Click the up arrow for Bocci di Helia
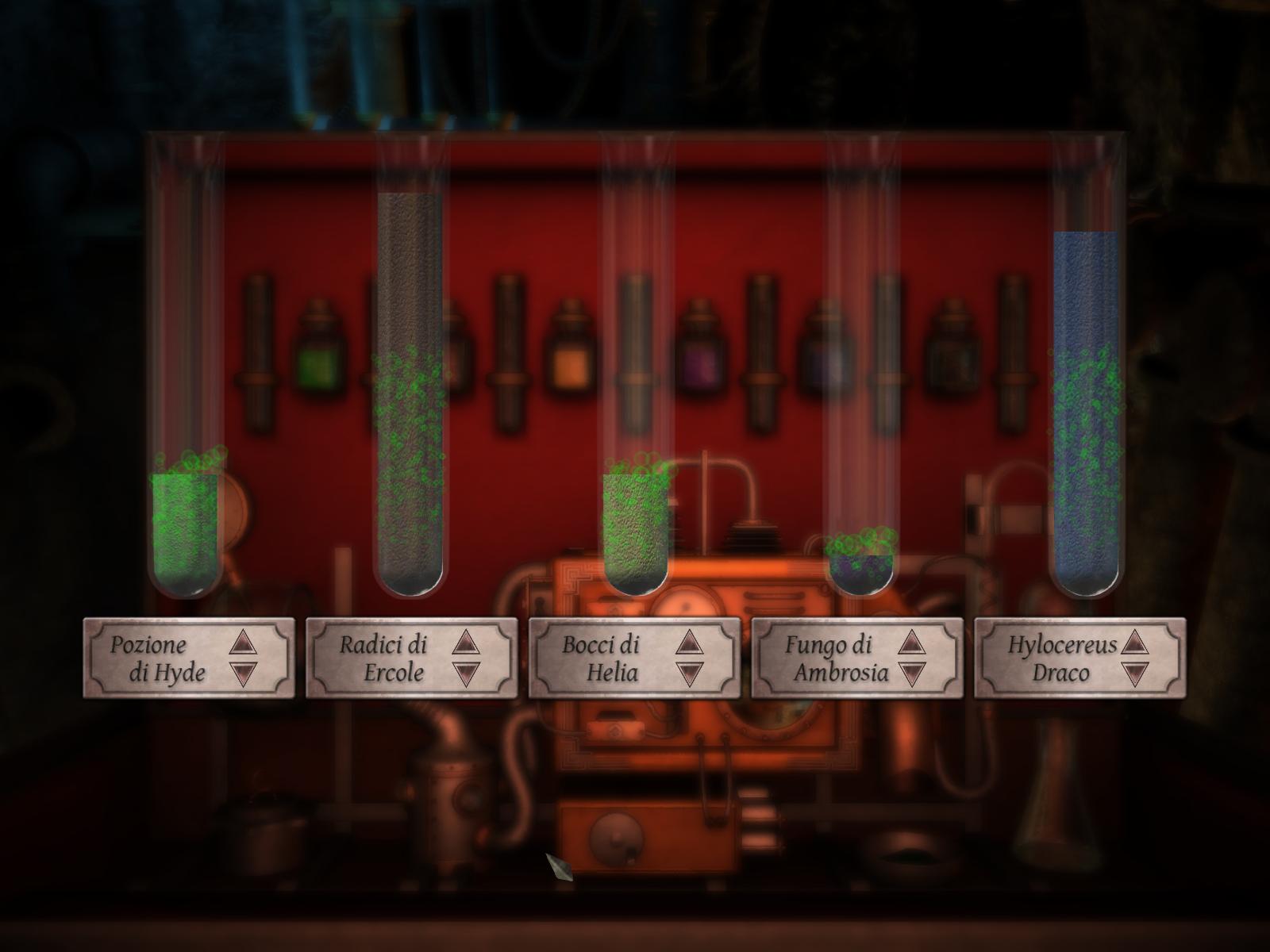Image resolution: width=1270 pixels, height=952 pixels. coord(691,643)
